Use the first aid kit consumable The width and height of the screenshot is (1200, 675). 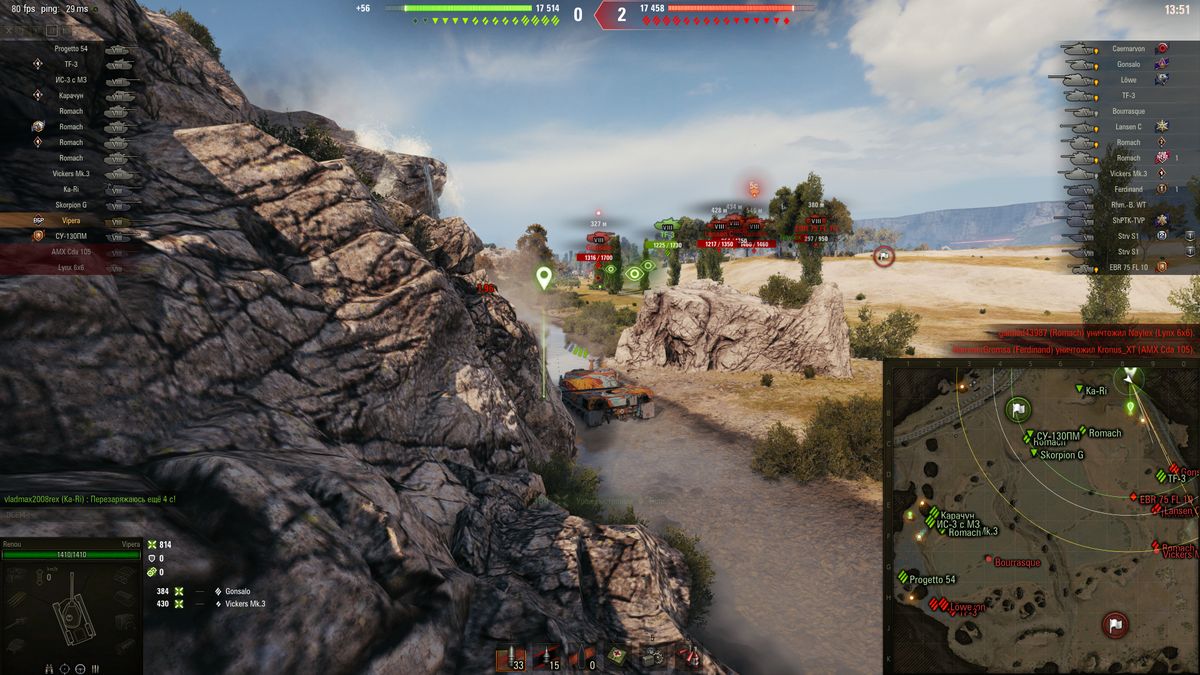coord(620,656)
